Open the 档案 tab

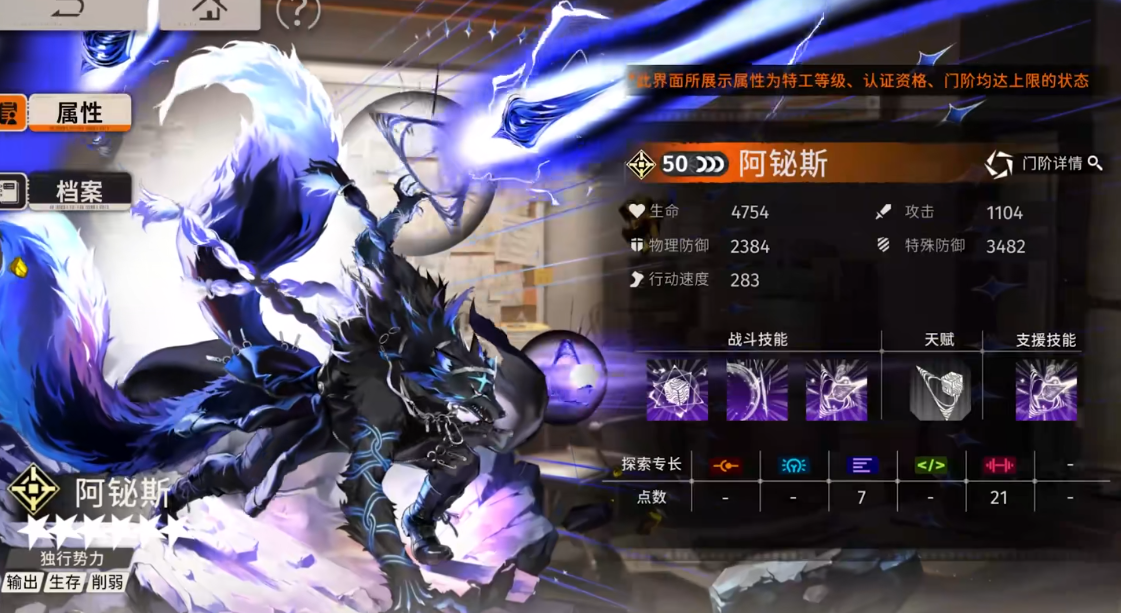[79, 191]
